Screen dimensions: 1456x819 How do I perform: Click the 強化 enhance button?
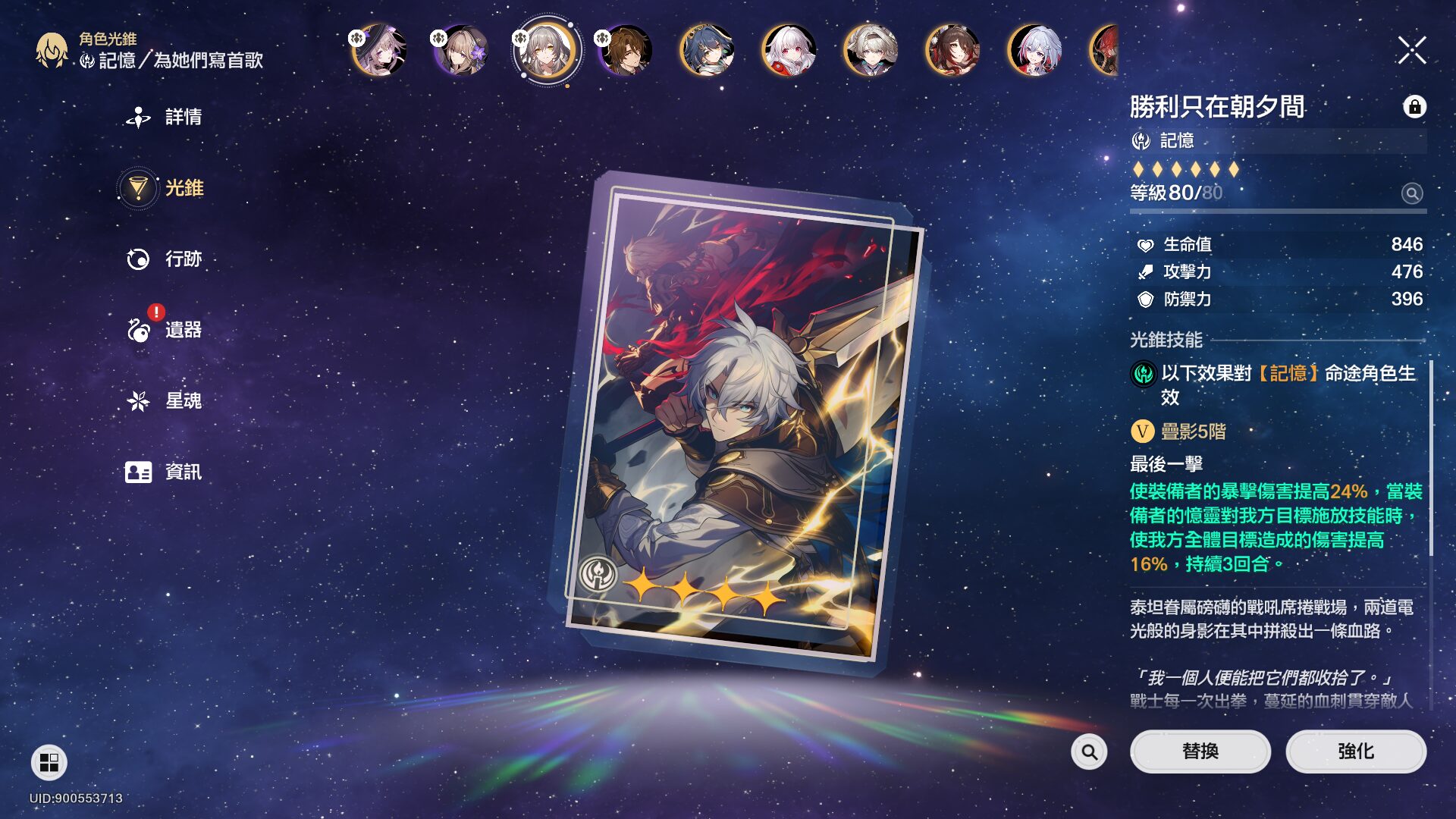[1355, 752]
